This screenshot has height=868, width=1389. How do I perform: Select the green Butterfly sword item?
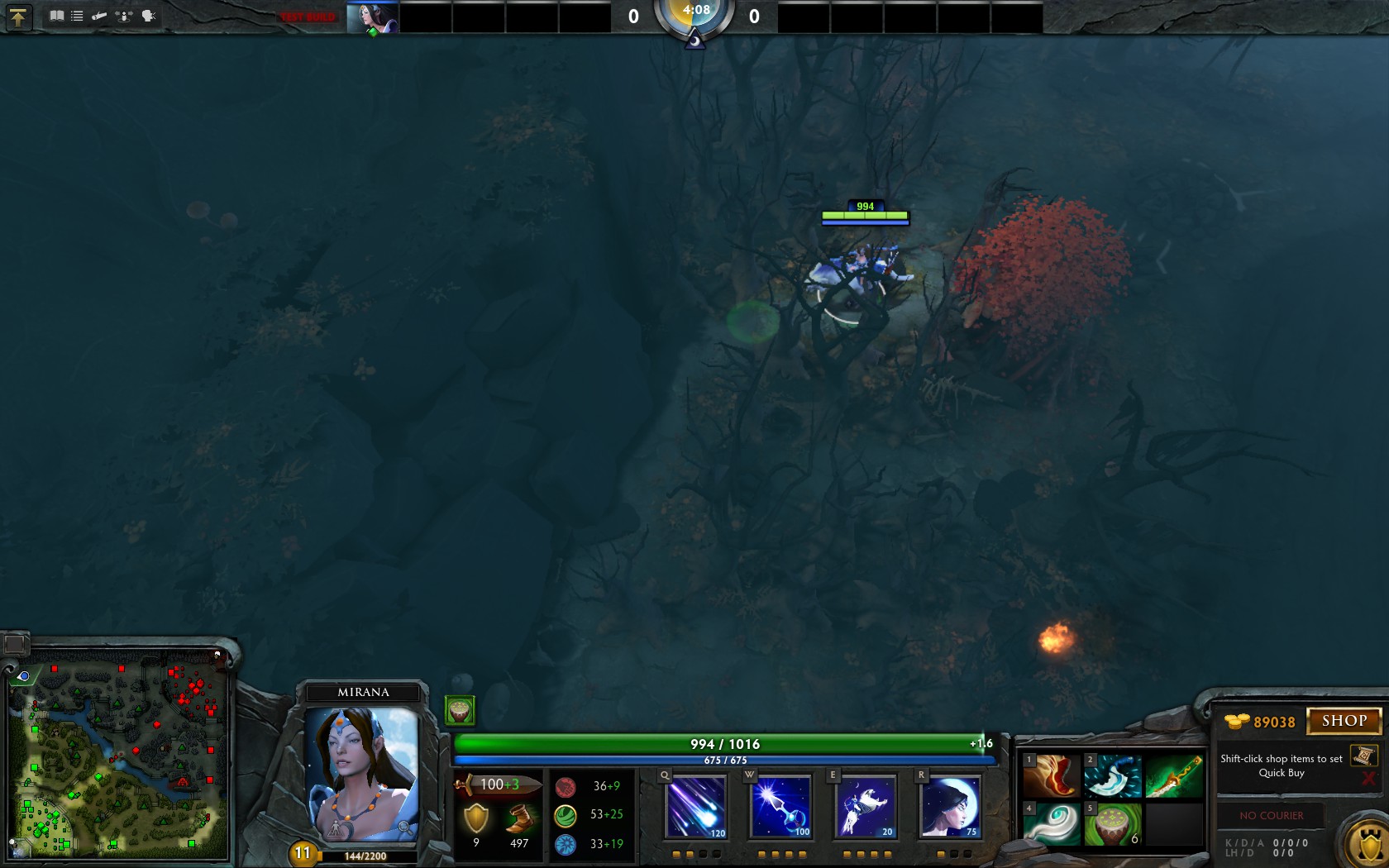coord(1174,776)
